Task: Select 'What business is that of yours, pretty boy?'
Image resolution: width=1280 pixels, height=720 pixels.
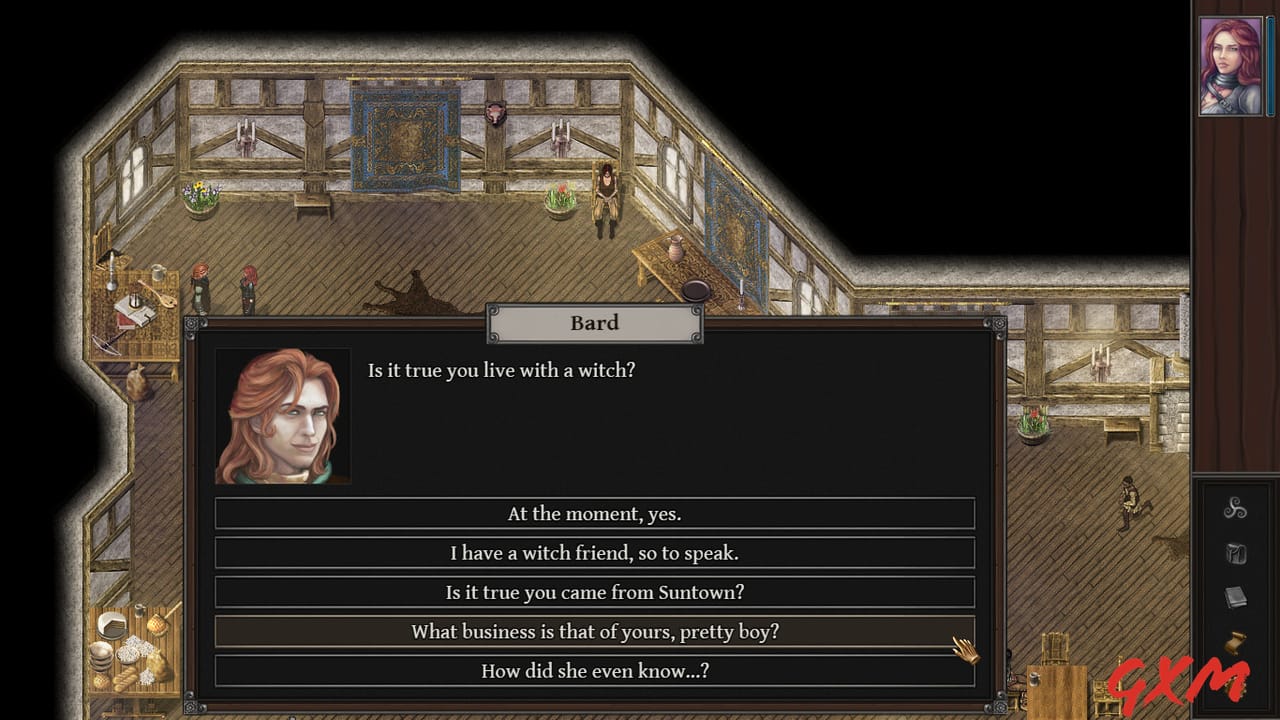Action: tap(595, 632)
